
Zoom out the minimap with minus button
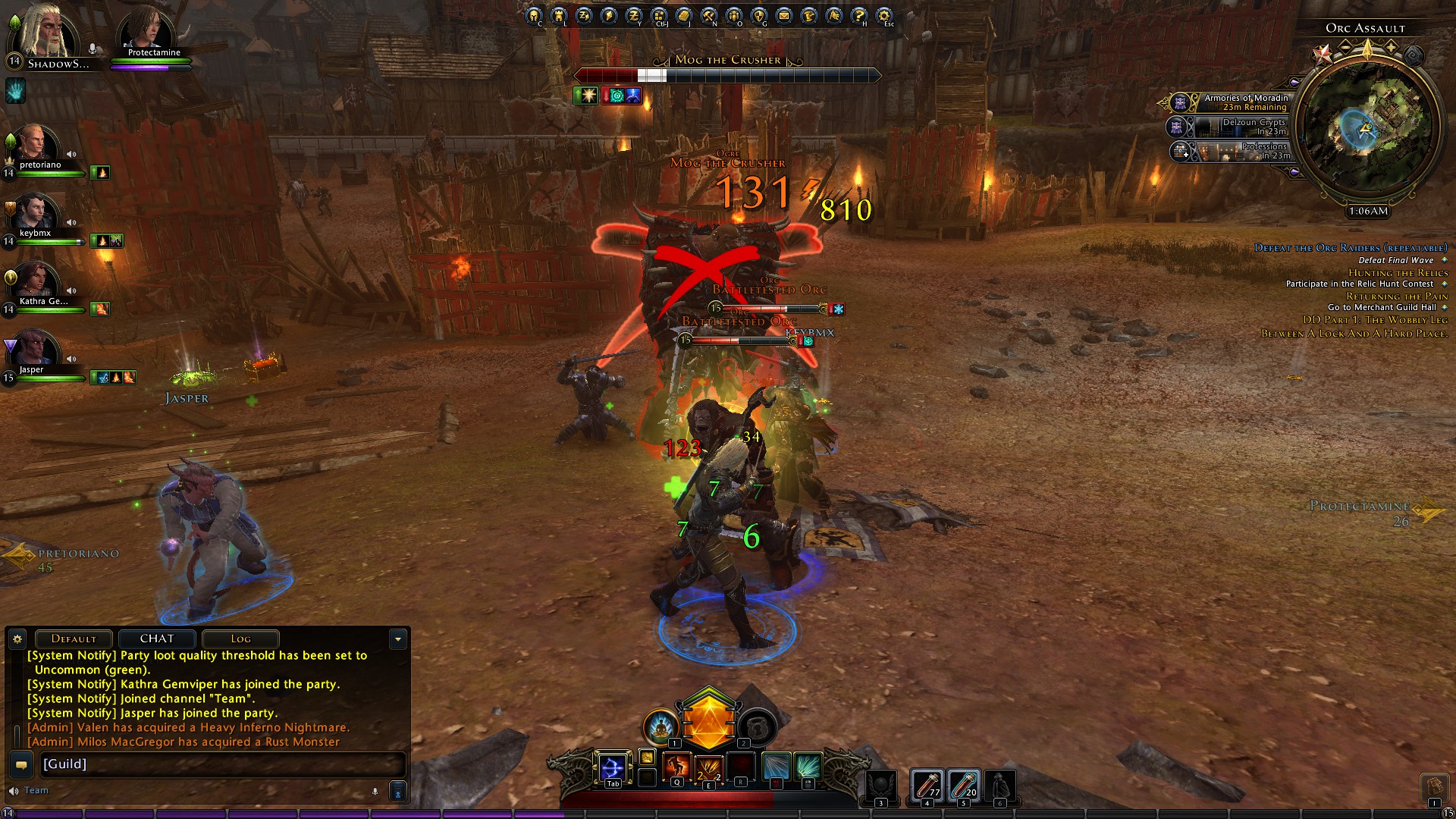[1345, 47]
